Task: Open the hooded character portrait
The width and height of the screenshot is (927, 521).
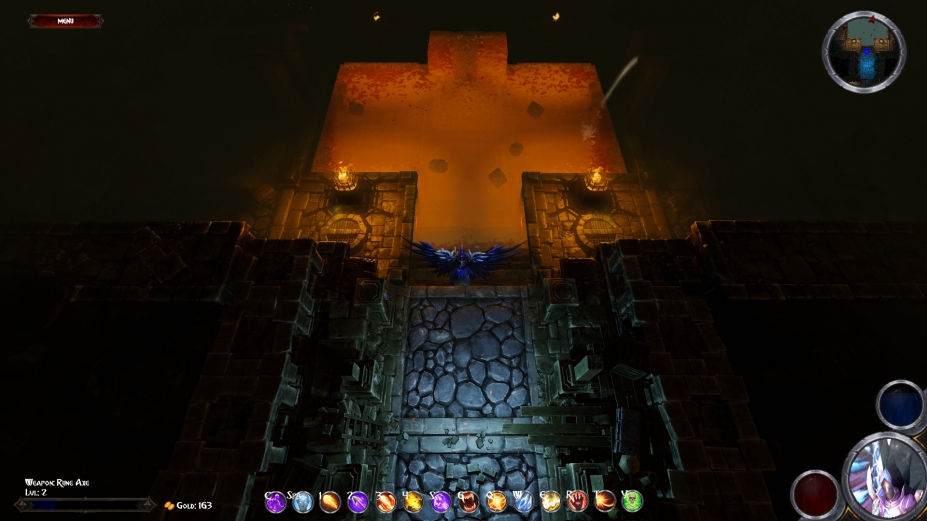Action: (889, 476)
